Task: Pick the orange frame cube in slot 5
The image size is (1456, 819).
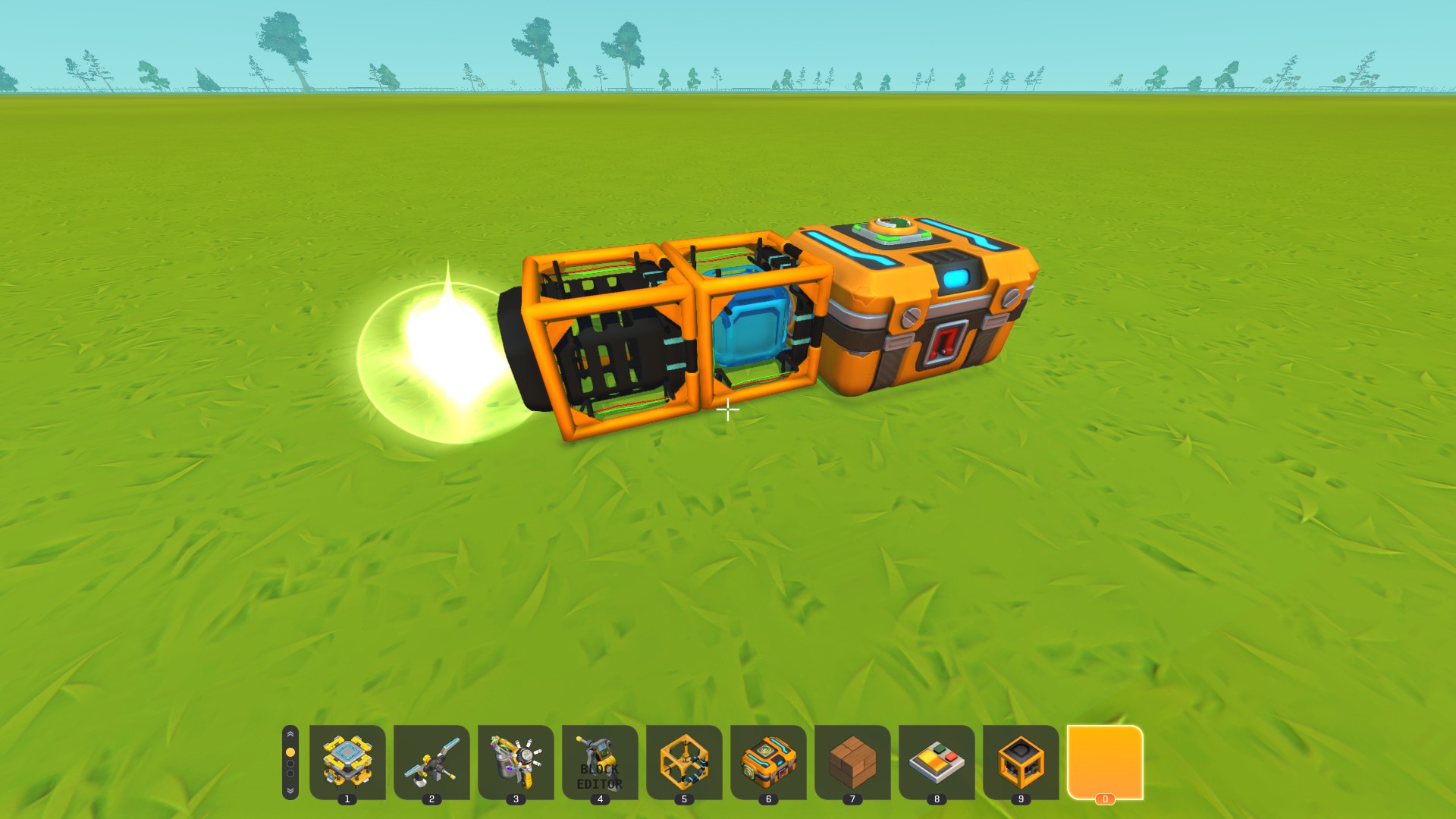Action: [684, 761]
